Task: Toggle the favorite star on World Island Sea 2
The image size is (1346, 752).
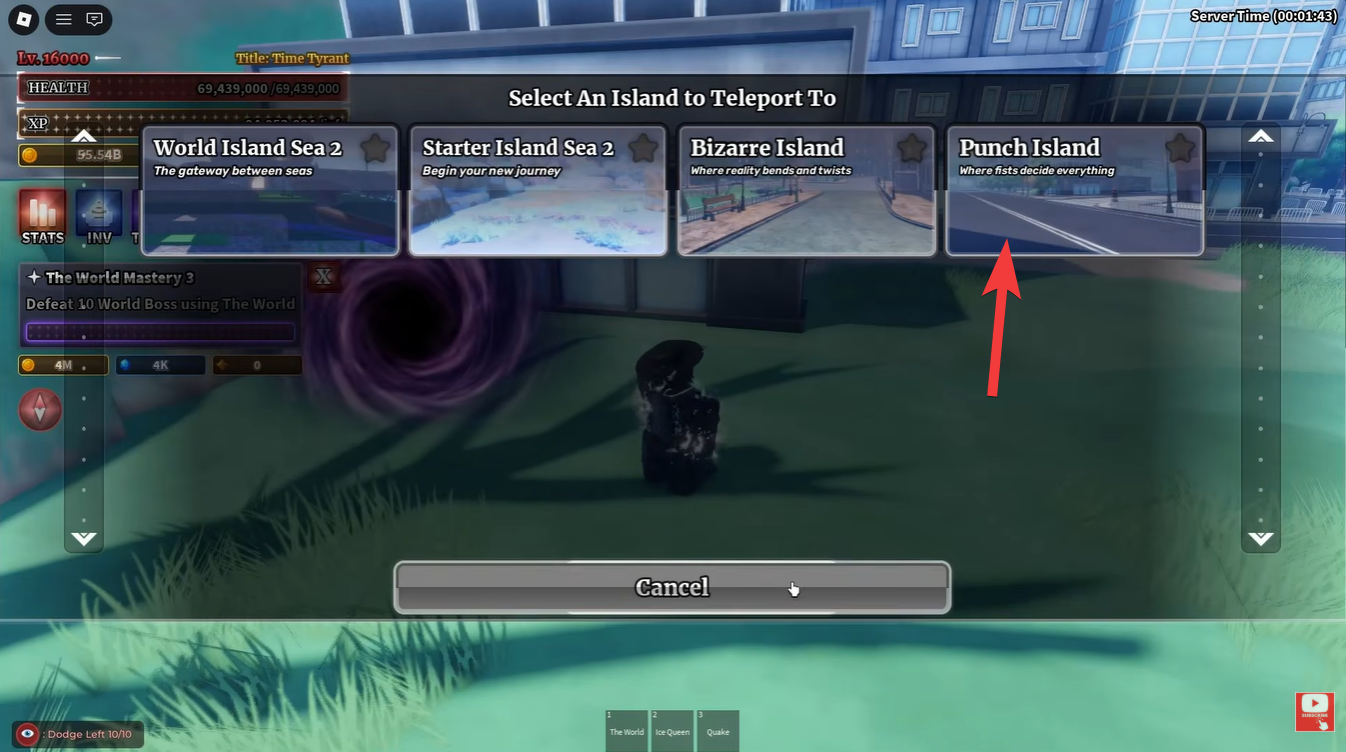Action: pos(374,147)
